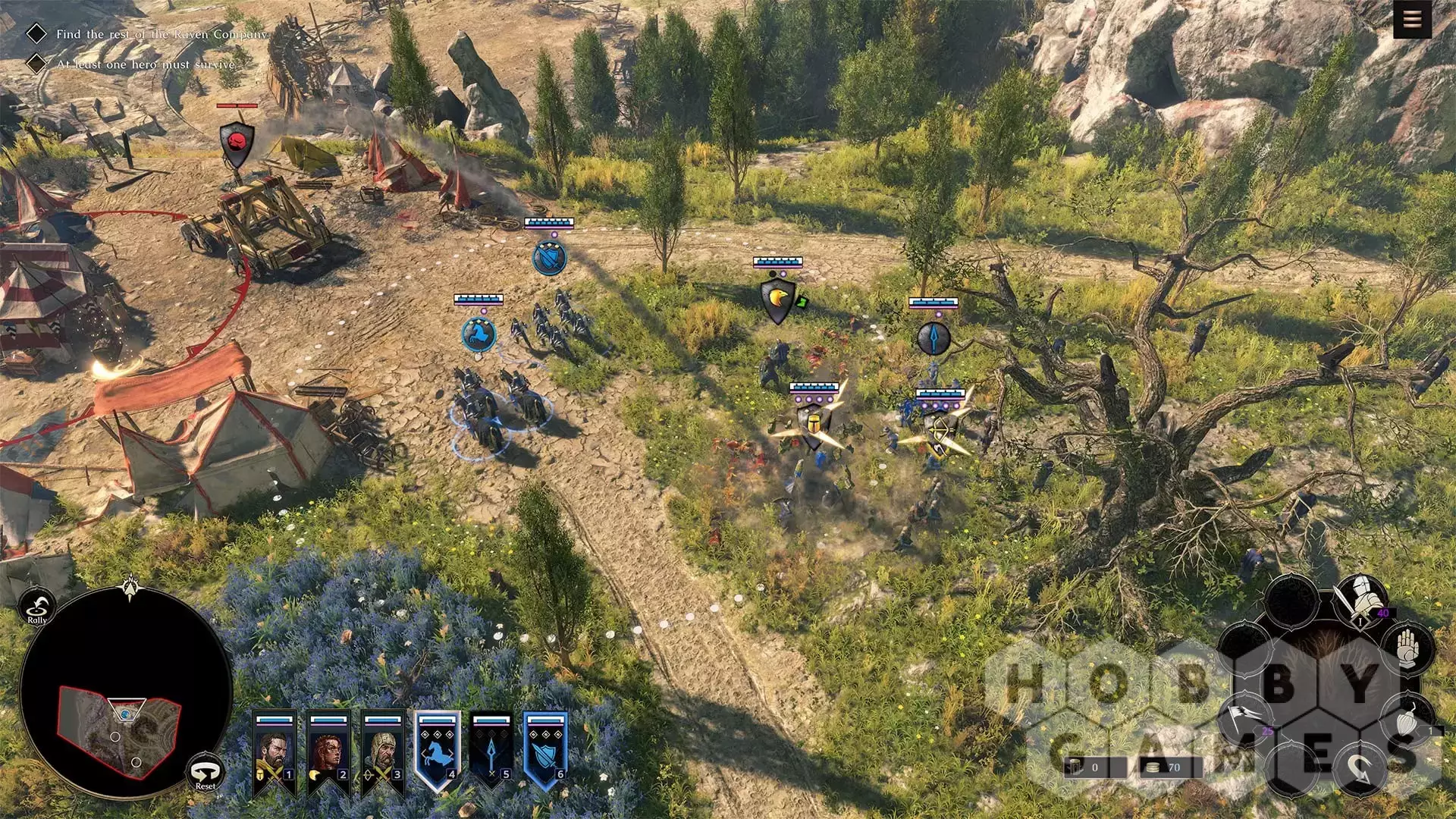Activate the tattered flag ability
The image size is (1456, 819).
[1245, 718]
